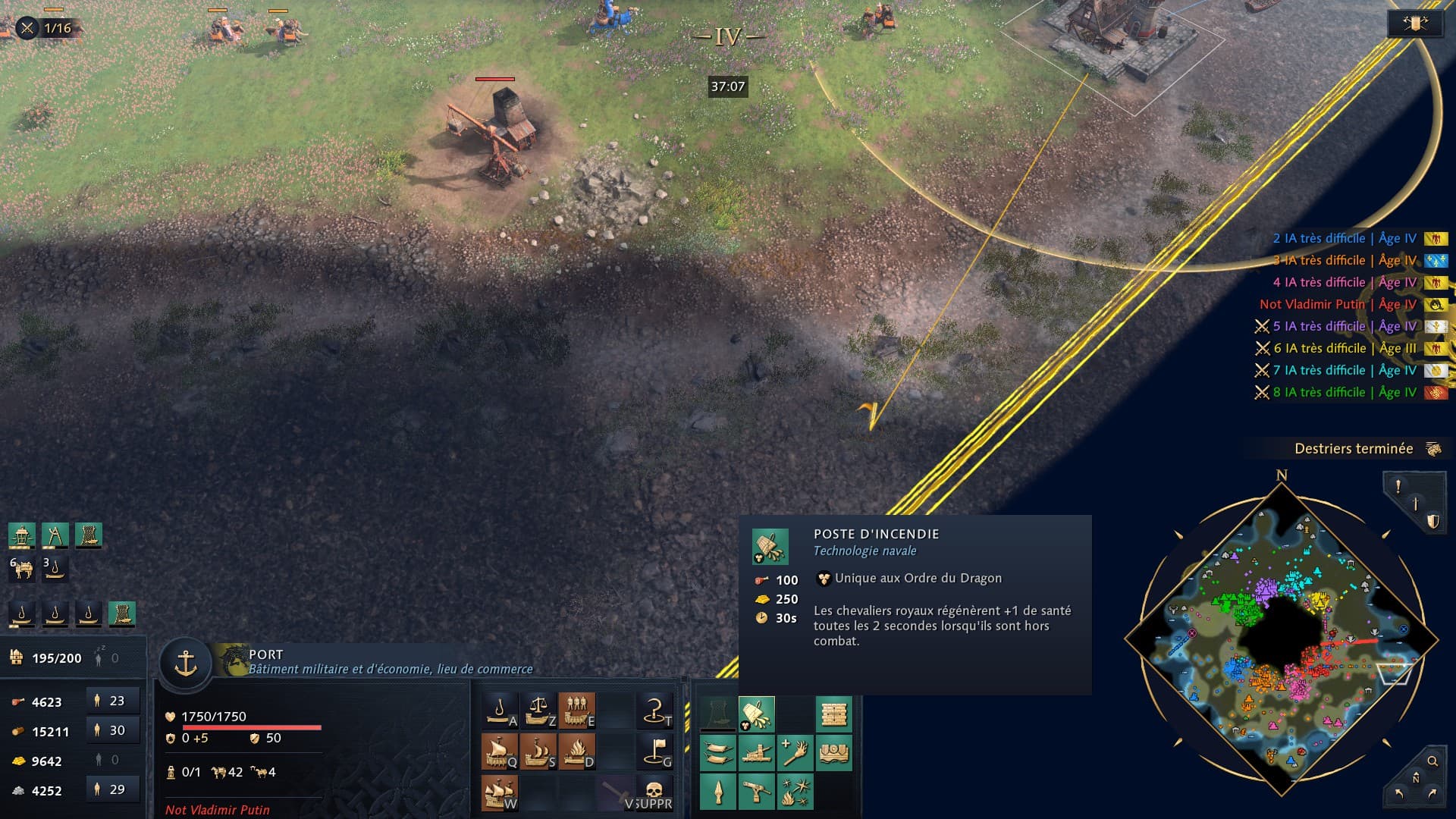Open the minimap magnifier search button
The width and height of the screenshot is (1456, 819).
(1432, 761)
